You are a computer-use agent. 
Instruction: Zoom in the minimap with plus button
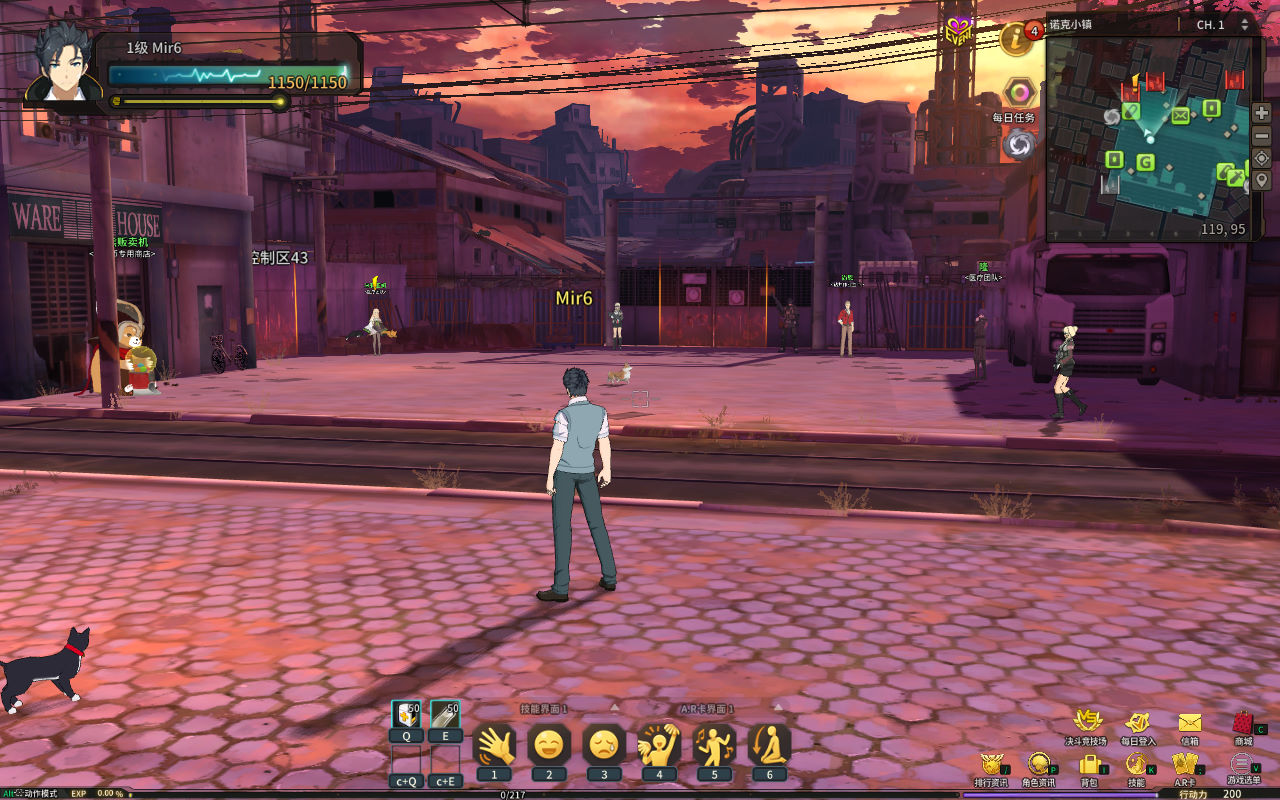point(1262,113)
